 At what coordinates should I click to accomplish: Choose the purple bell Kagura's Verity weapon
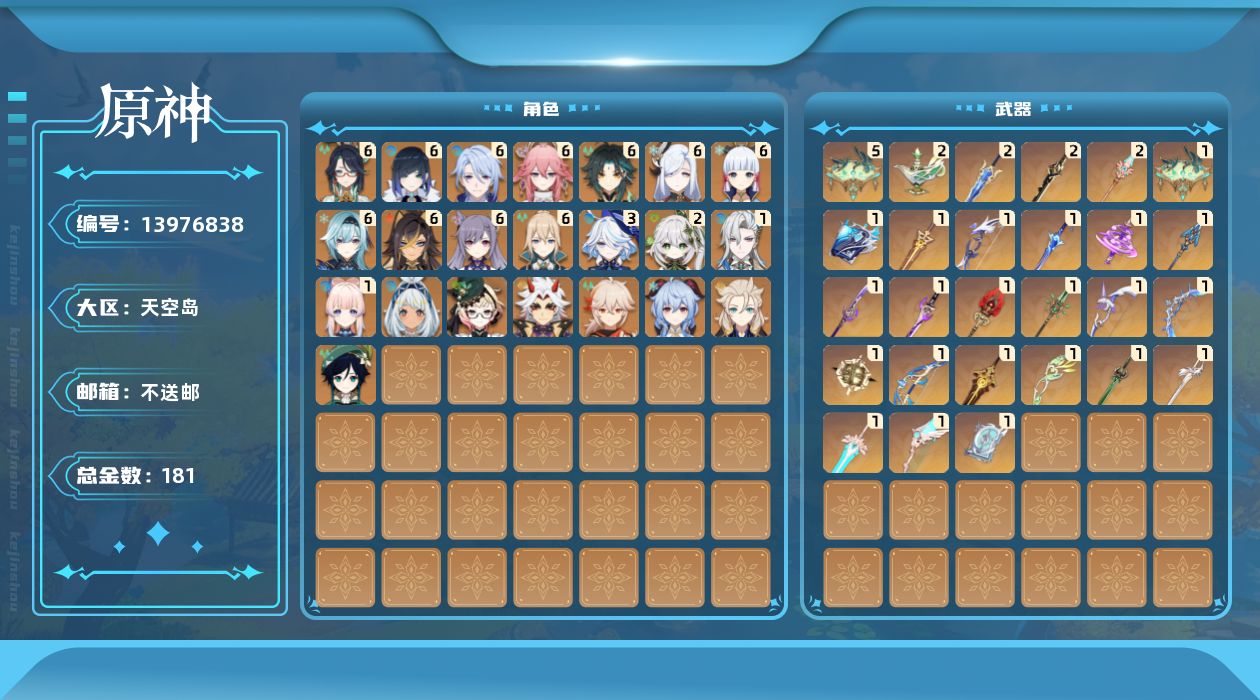(1117, 240)
